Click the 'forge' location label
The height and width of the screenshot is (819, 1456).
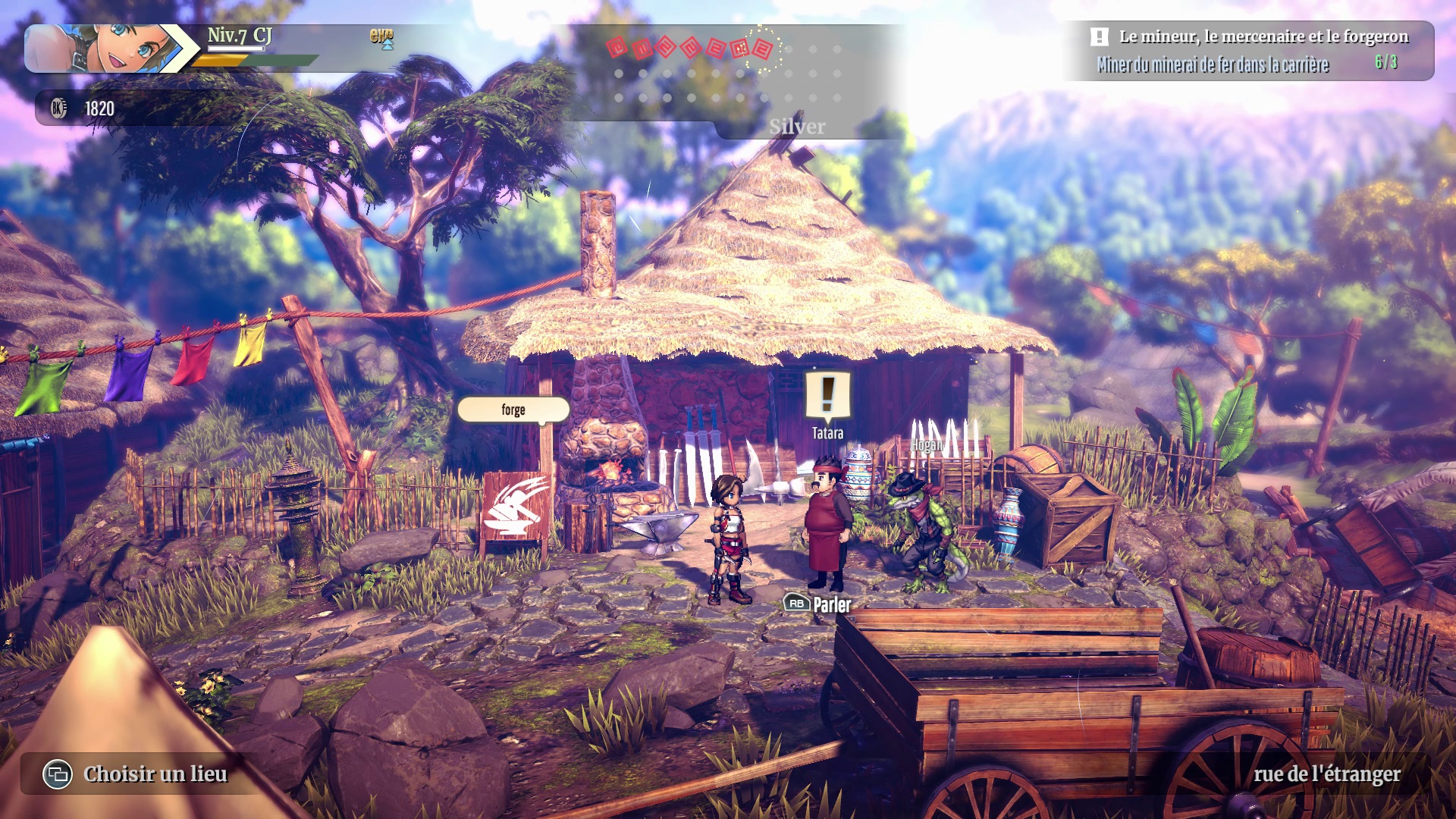click(513, 409)
